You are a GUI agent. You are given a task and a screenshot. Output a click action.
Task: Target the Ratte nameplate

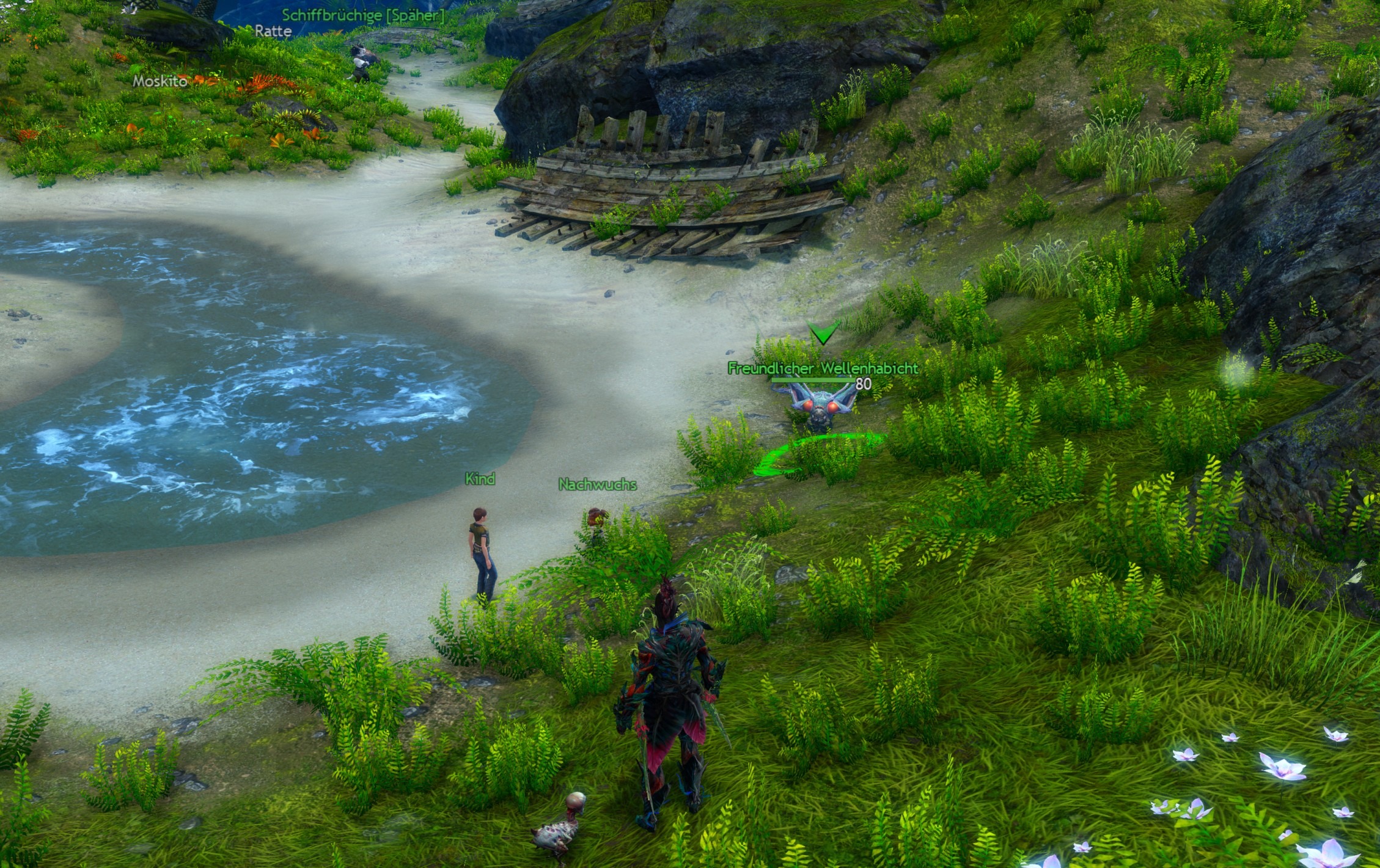(x=273, y=31)
